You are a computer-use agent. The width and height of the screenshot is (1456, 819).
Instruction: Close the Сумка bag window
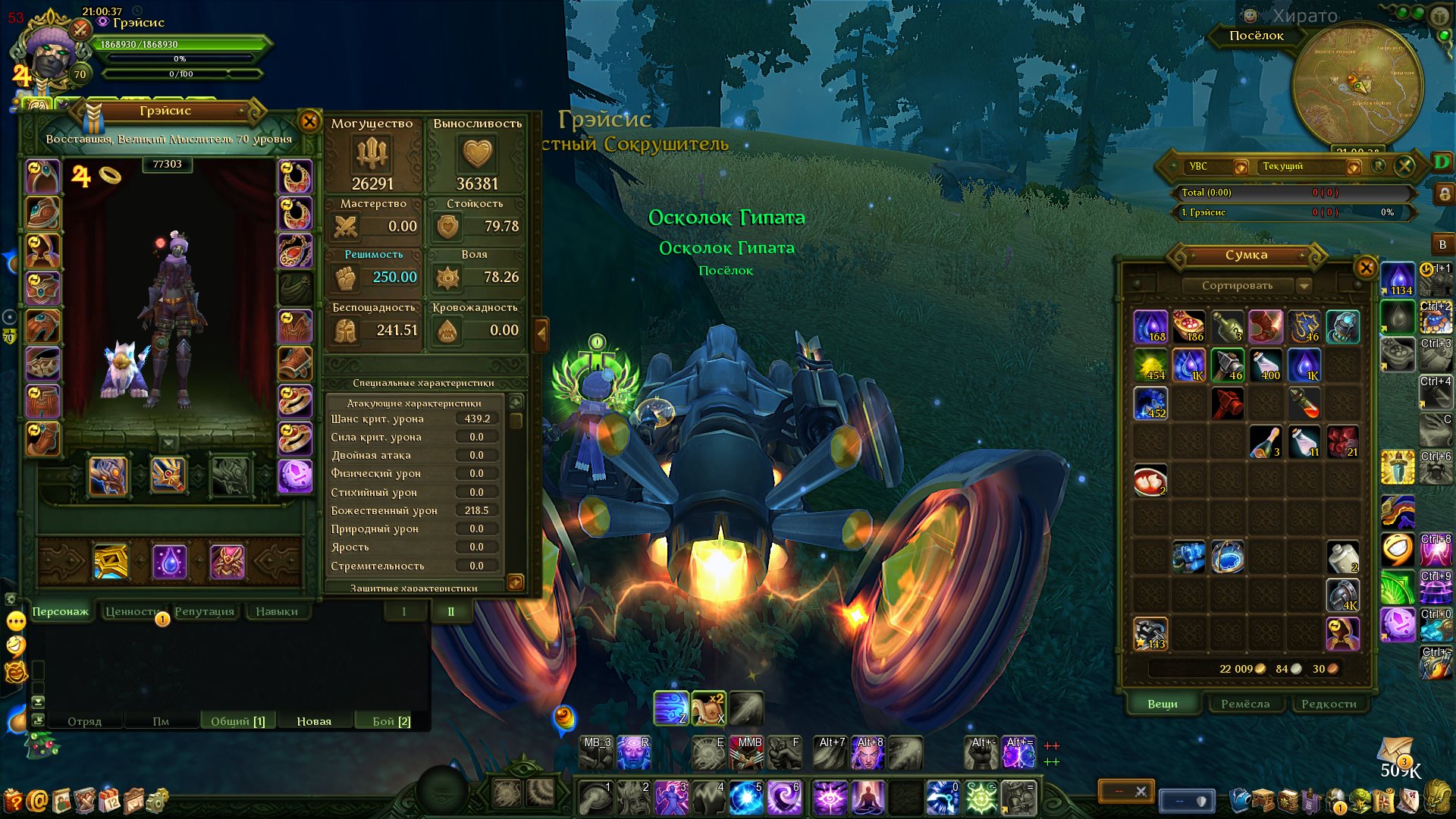click(1365, 268)
